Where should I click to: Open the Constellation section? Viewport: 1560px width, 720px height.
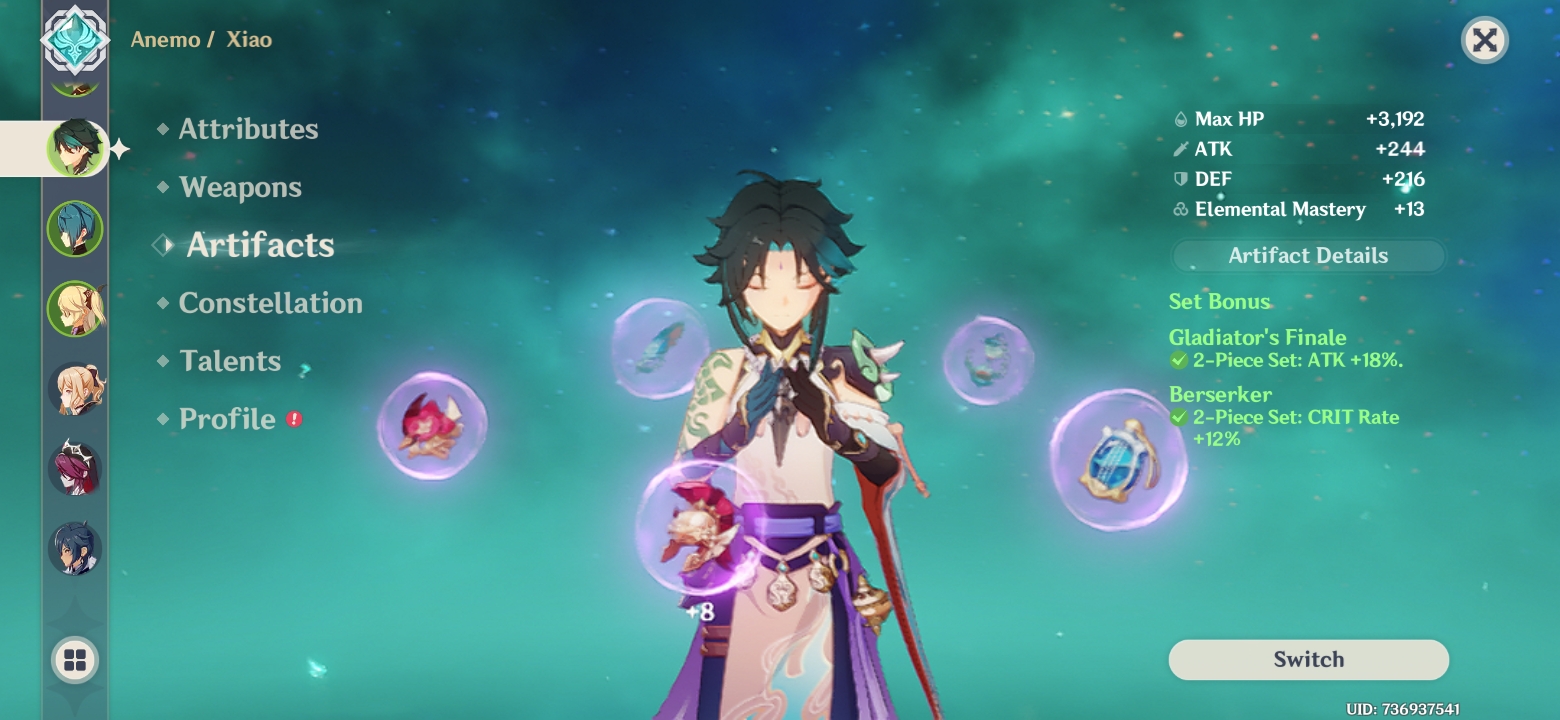tap(270, 303)
